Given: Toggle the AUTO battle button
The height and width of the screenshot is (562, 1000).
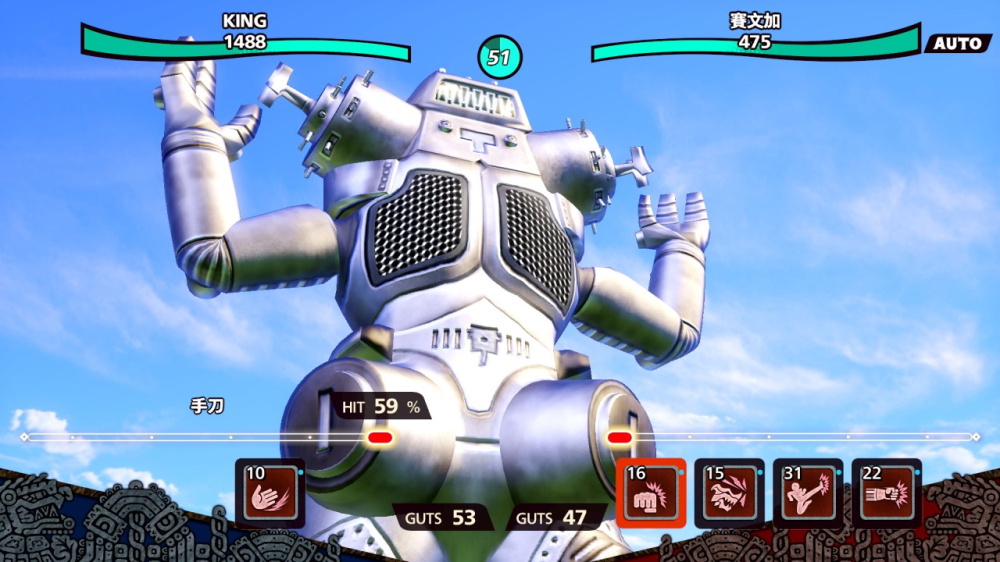Looking at the screenshot, I should (958, 43).
